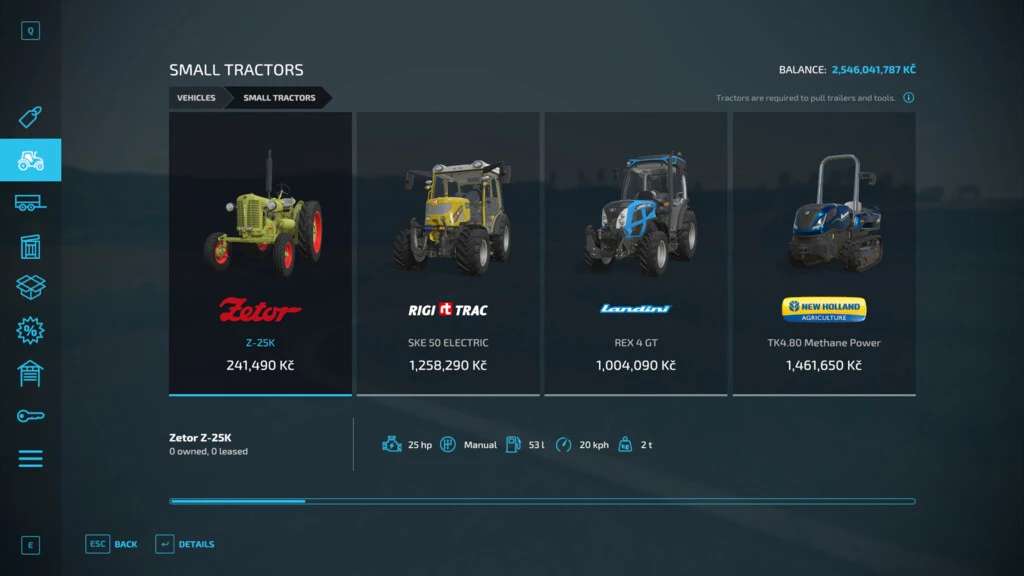Go back to the Vehicles breadcrumb
This screenshot has height=576, width=1024.
196,98
